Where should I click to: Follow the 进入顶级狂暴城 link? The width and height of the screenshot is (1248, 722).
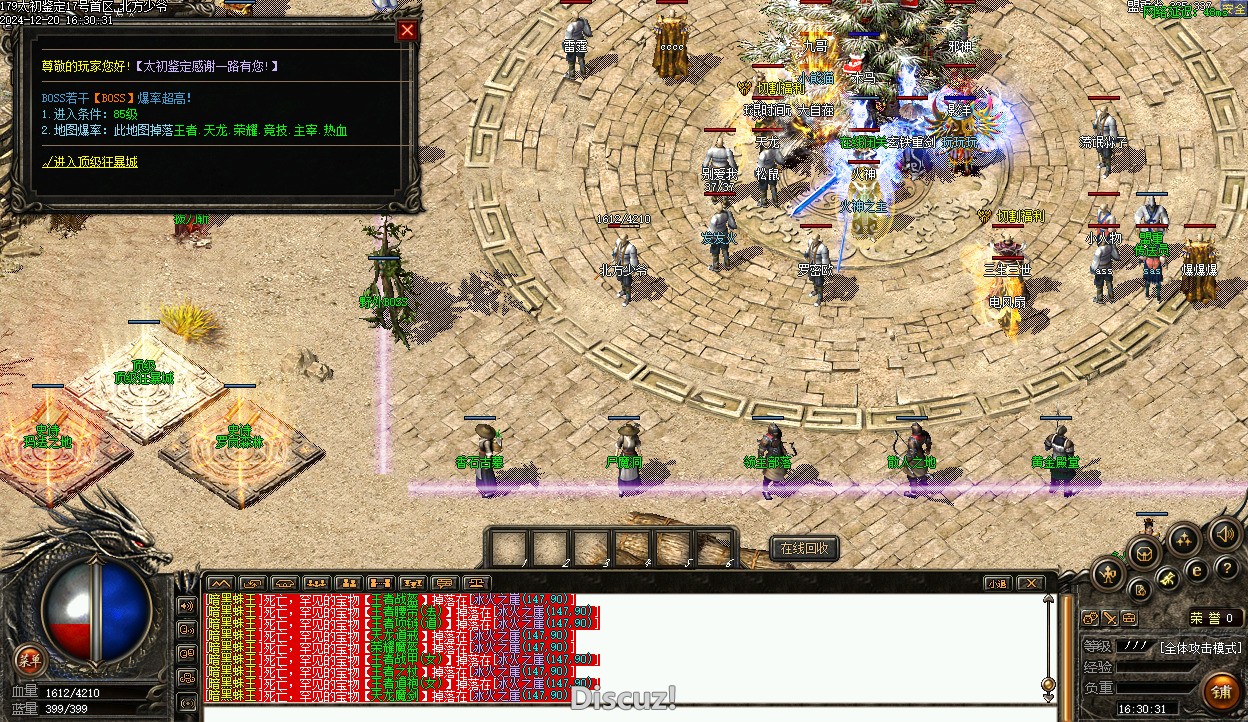(x=90, y=161)
